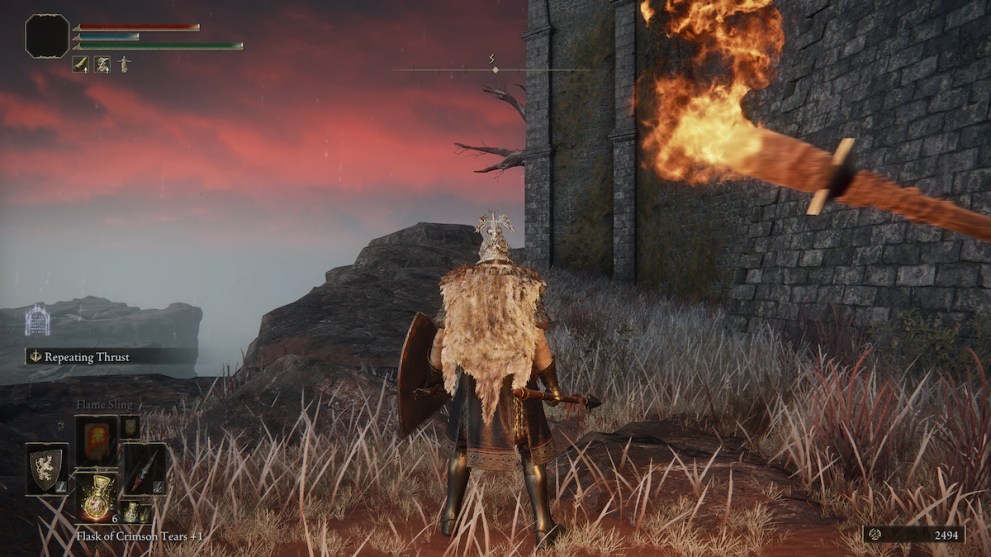Select the small next-spell slot beside Flame Sling
Viewport: 991px width, 557px height.
(x=131, y=427)
